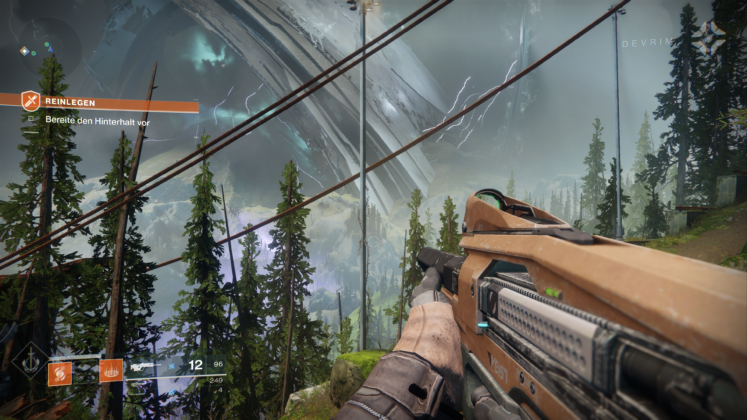Activate the orange swirl grenade ability icon
747x420 pixels.
coord(59,372)
